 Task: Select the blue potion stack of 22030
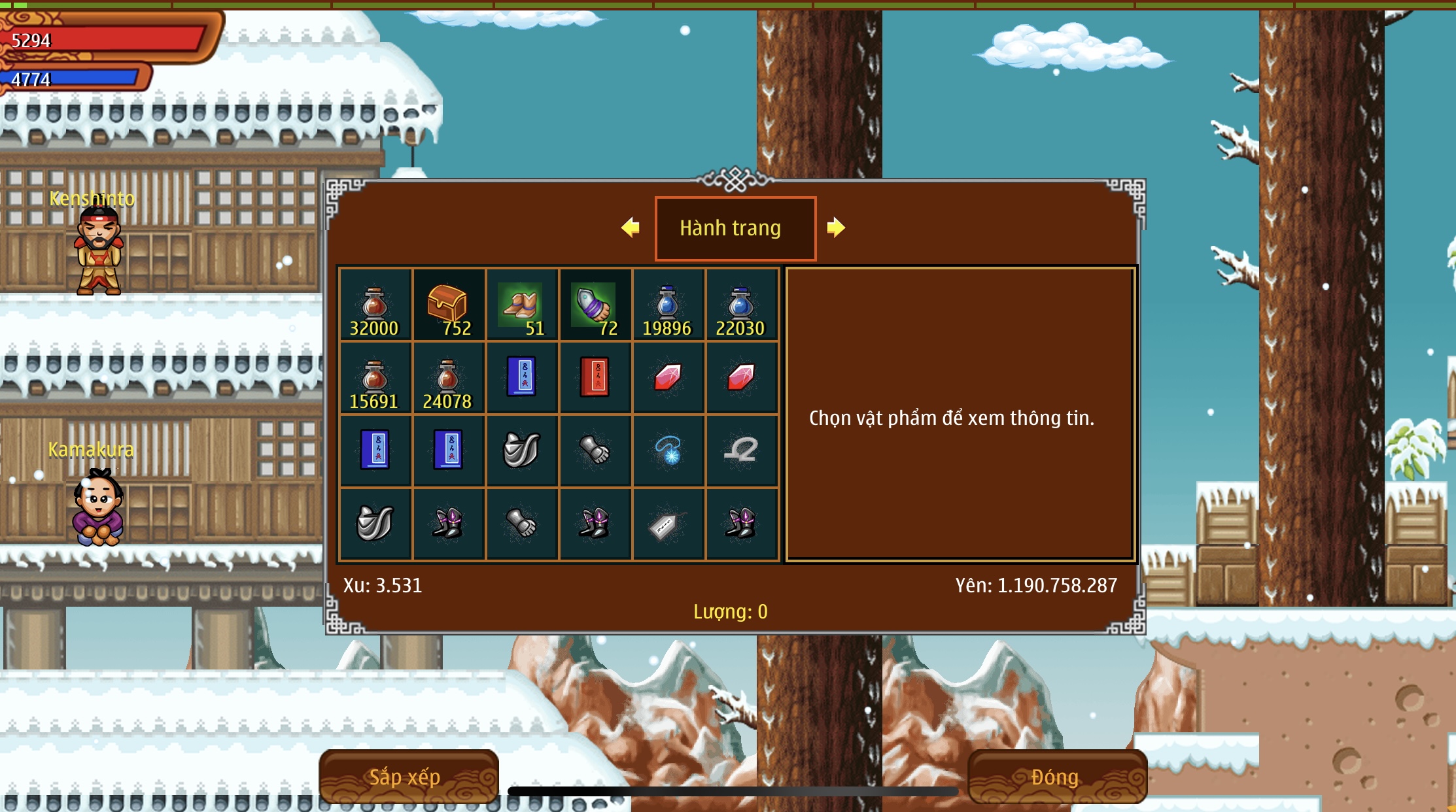pos(741,305)
